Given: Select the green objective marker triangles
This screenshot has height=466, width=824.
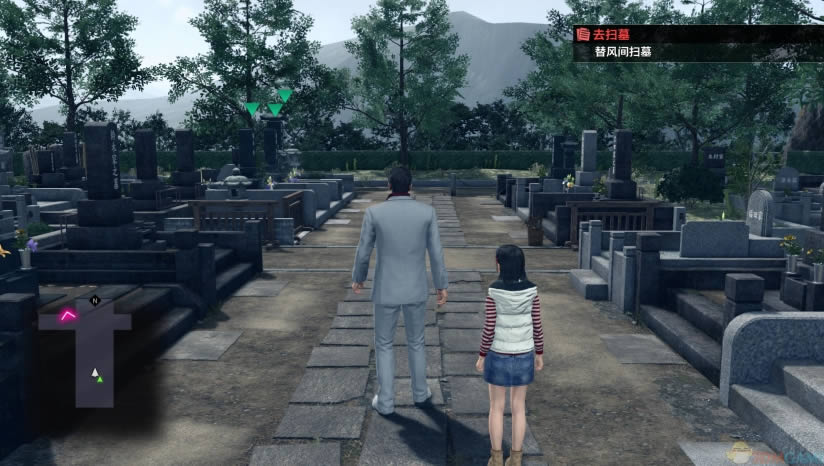Looking at the screenshot, I should click(269, 103).
